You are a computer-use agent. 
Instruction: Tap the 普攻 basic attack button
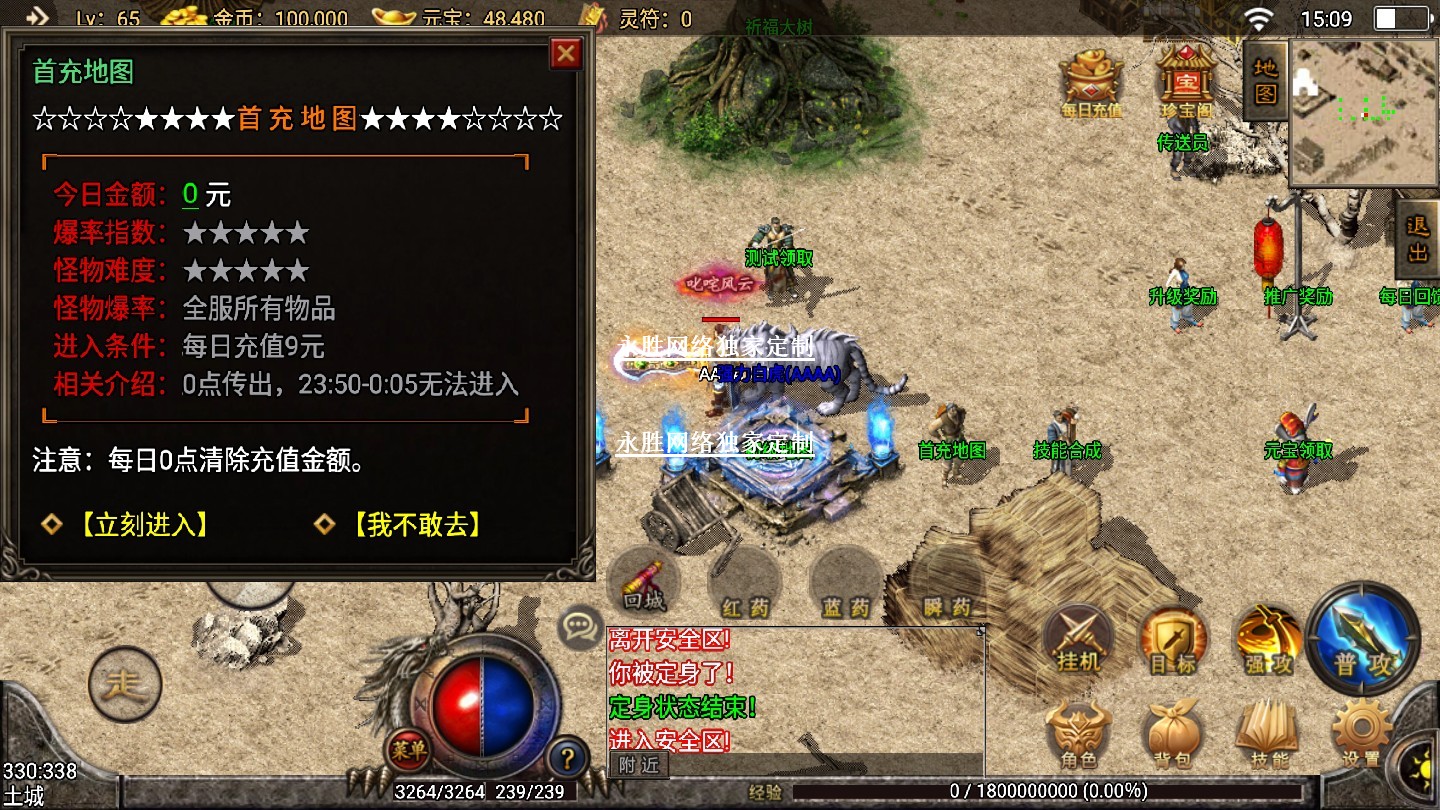(x=1363, y=638)
